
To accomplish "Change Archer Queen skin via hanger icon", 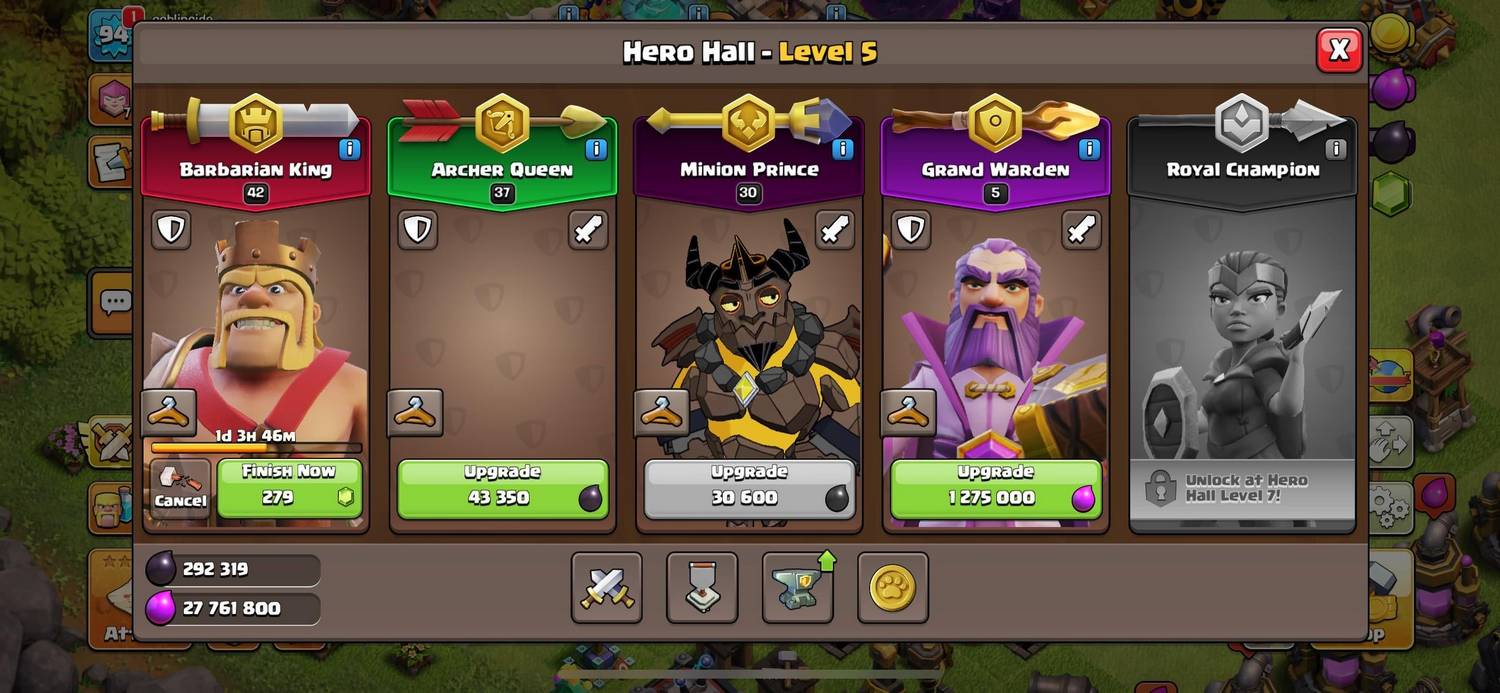I will (x=415, y=413).
